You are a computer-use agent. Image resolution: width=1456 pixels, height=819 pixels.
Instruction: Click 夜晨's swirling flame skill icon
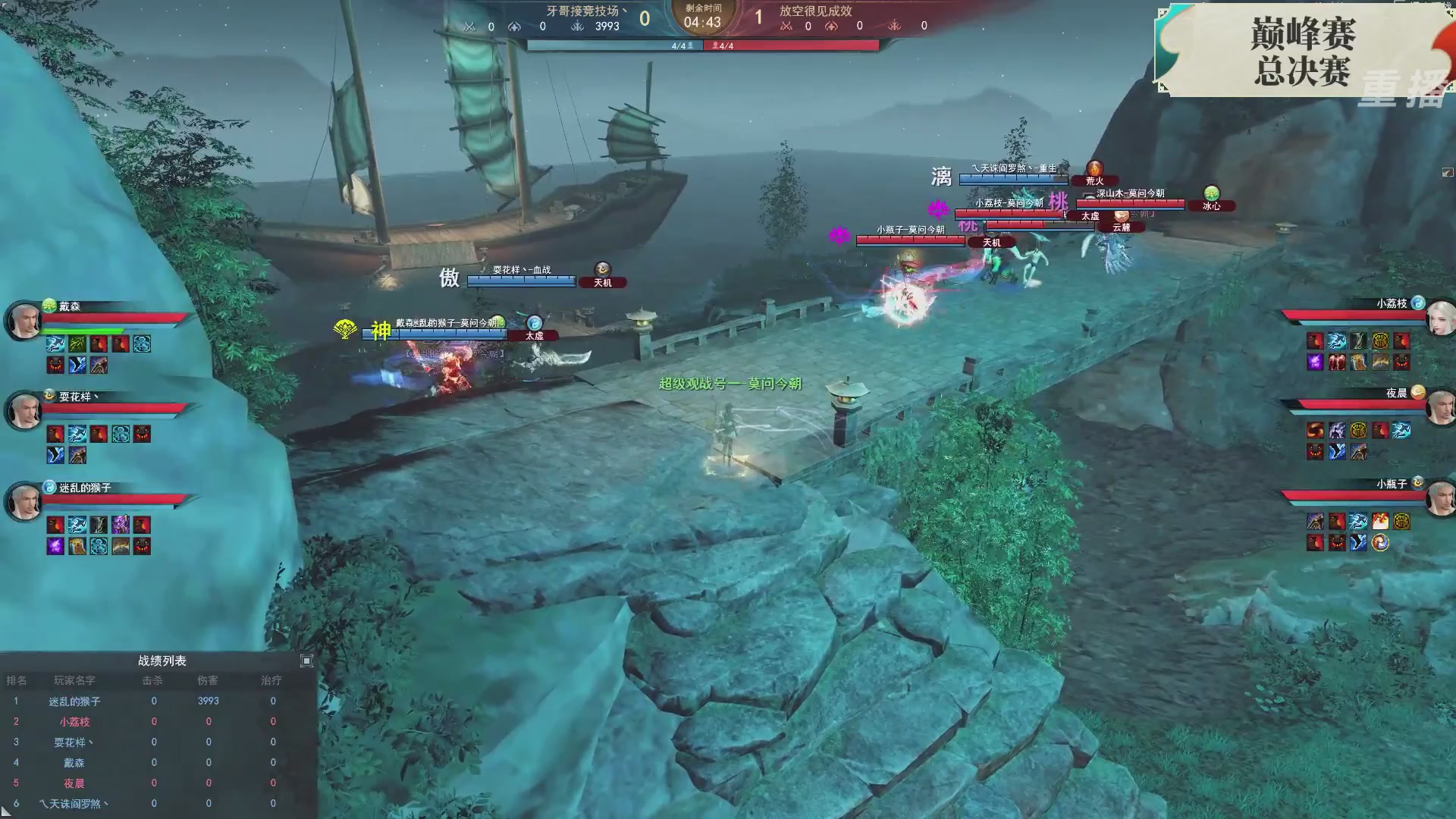[x=1315, y=430]
